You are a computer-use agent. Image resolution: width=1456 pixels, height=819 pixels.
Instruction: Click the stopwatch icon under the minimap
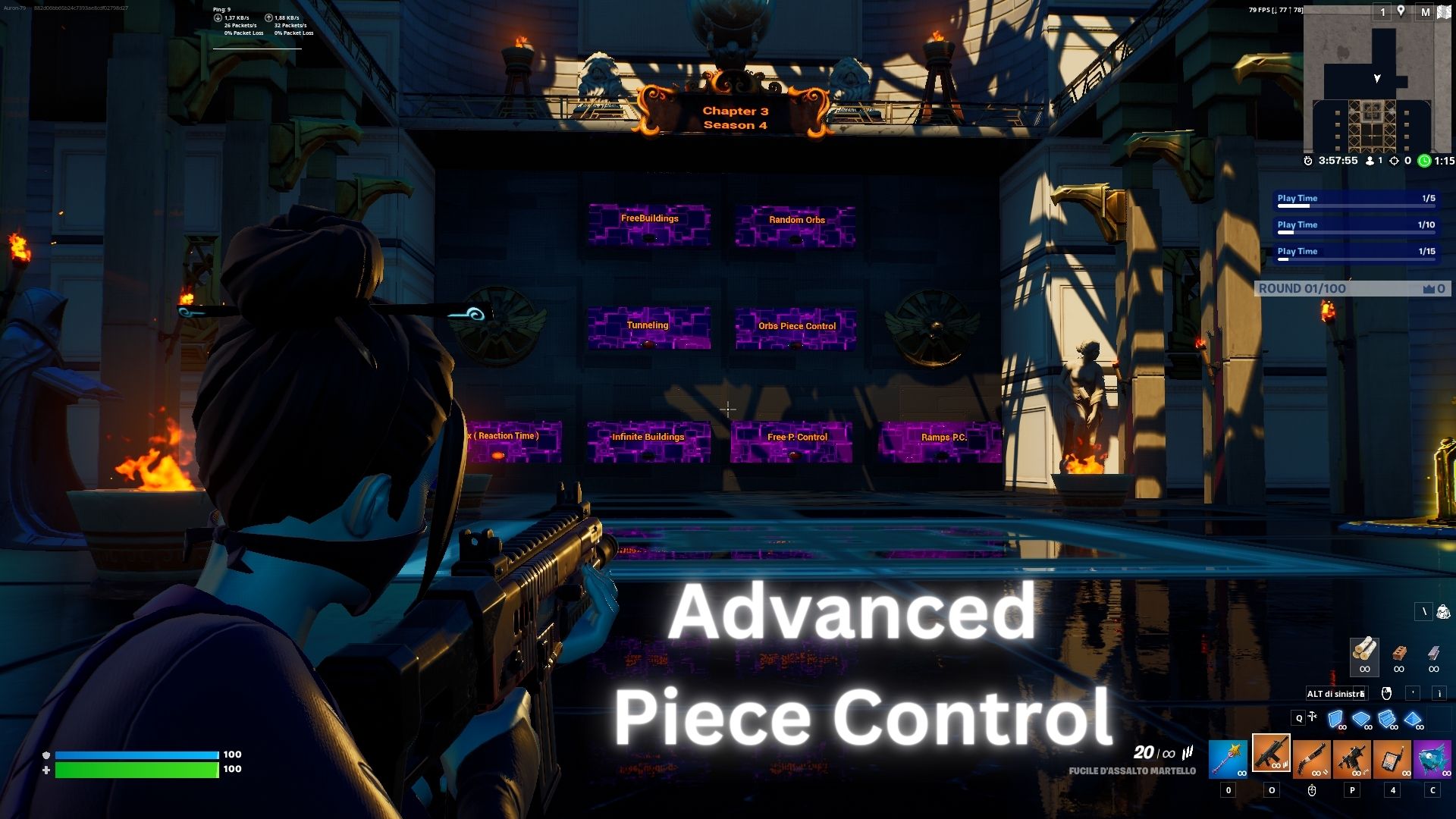coord(1307,161)
